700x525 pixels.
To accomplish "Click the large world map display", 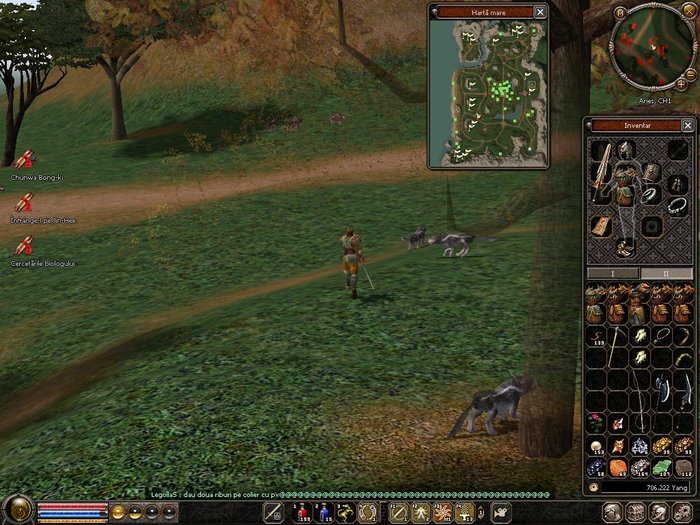I will [x=488, y=92].
